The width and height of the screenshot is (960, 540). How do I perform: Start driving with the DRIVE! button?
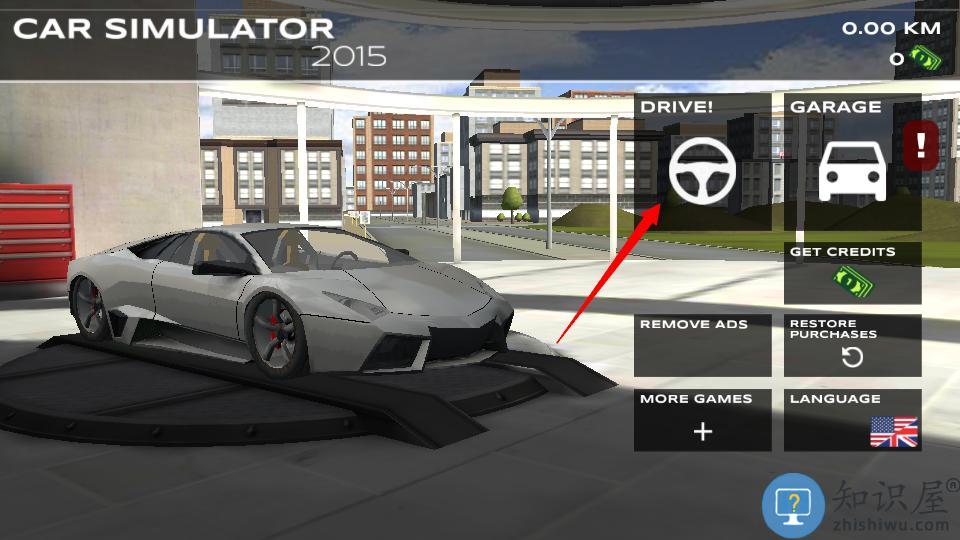(x=703, y=163)
